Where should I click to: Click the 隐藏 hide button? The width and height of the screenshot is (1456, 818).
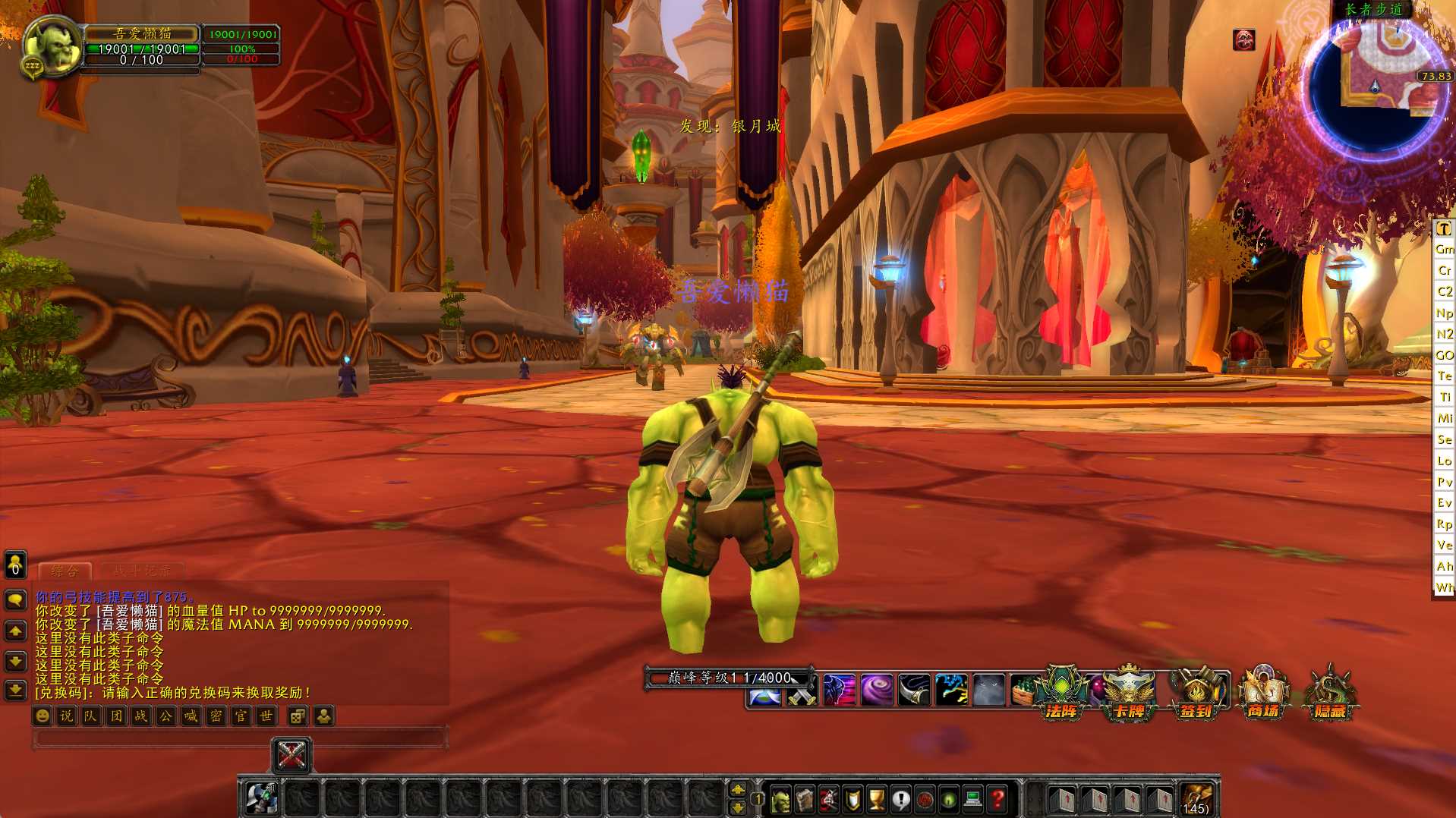(x=1330, y=693)
